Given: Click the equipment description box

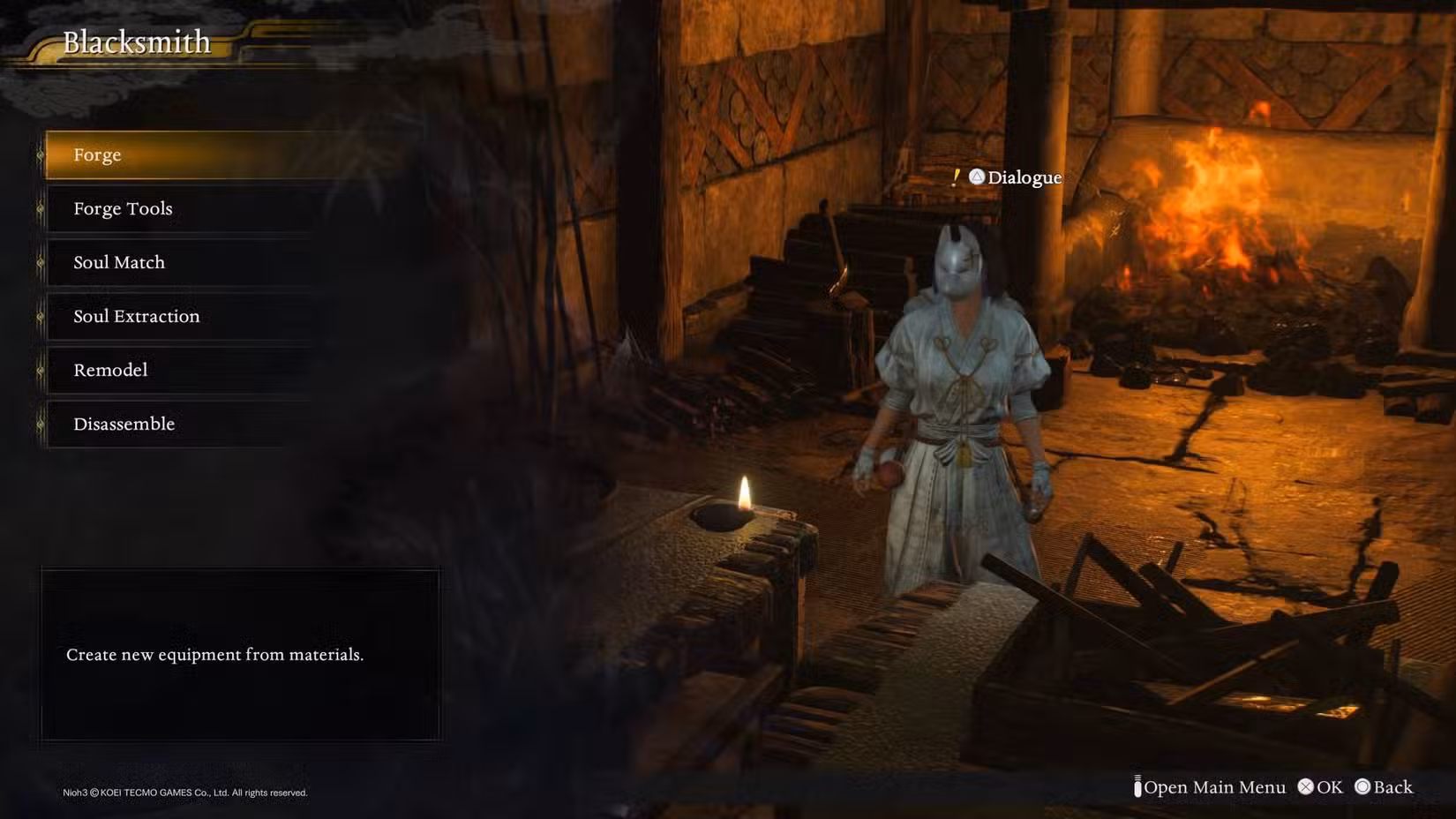Looking at the screenshot, I should tap(240, 655).
